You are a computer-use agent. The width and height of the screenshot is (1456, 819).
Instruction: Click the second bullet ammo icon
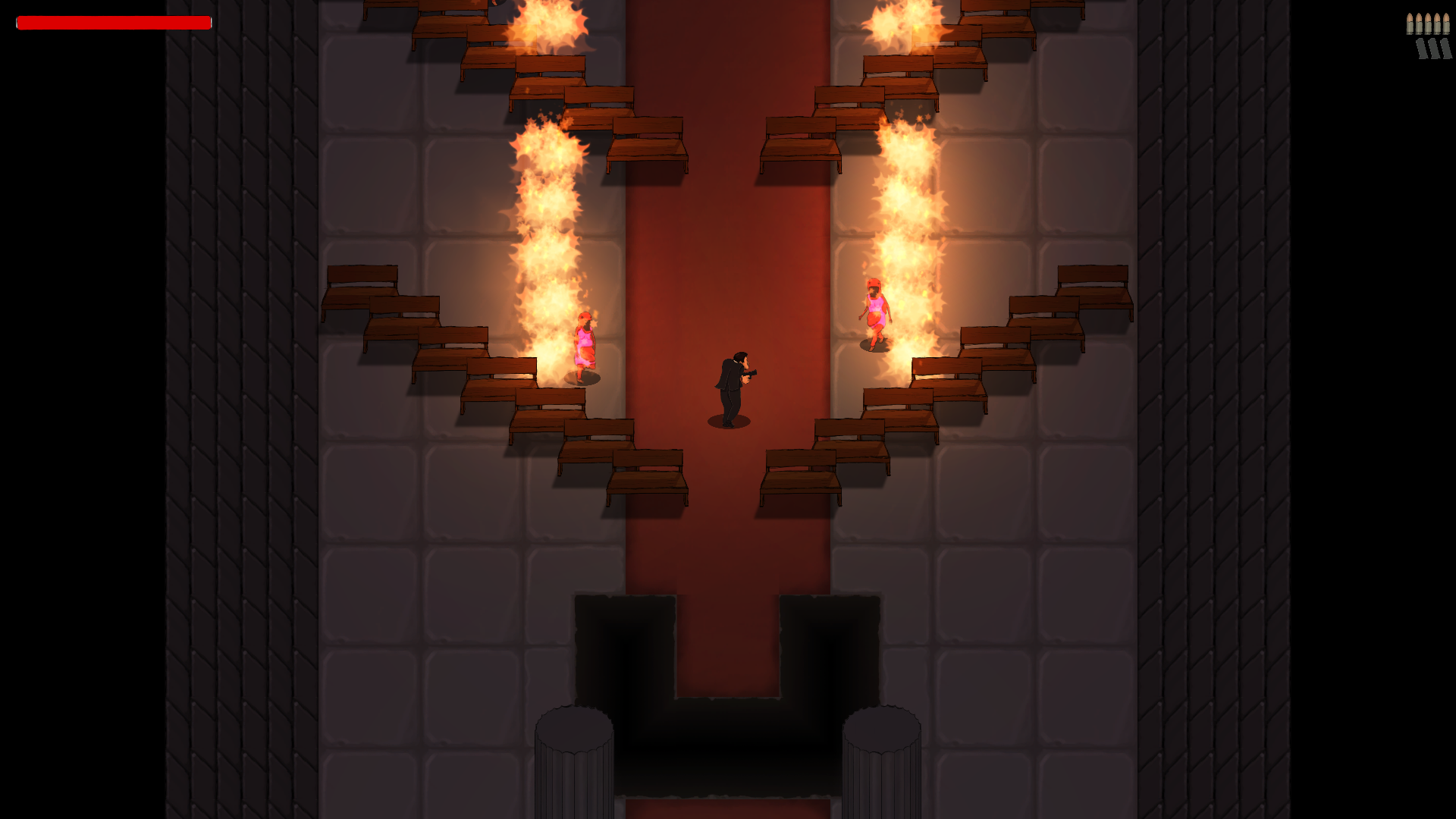[x=1419, y=23]
